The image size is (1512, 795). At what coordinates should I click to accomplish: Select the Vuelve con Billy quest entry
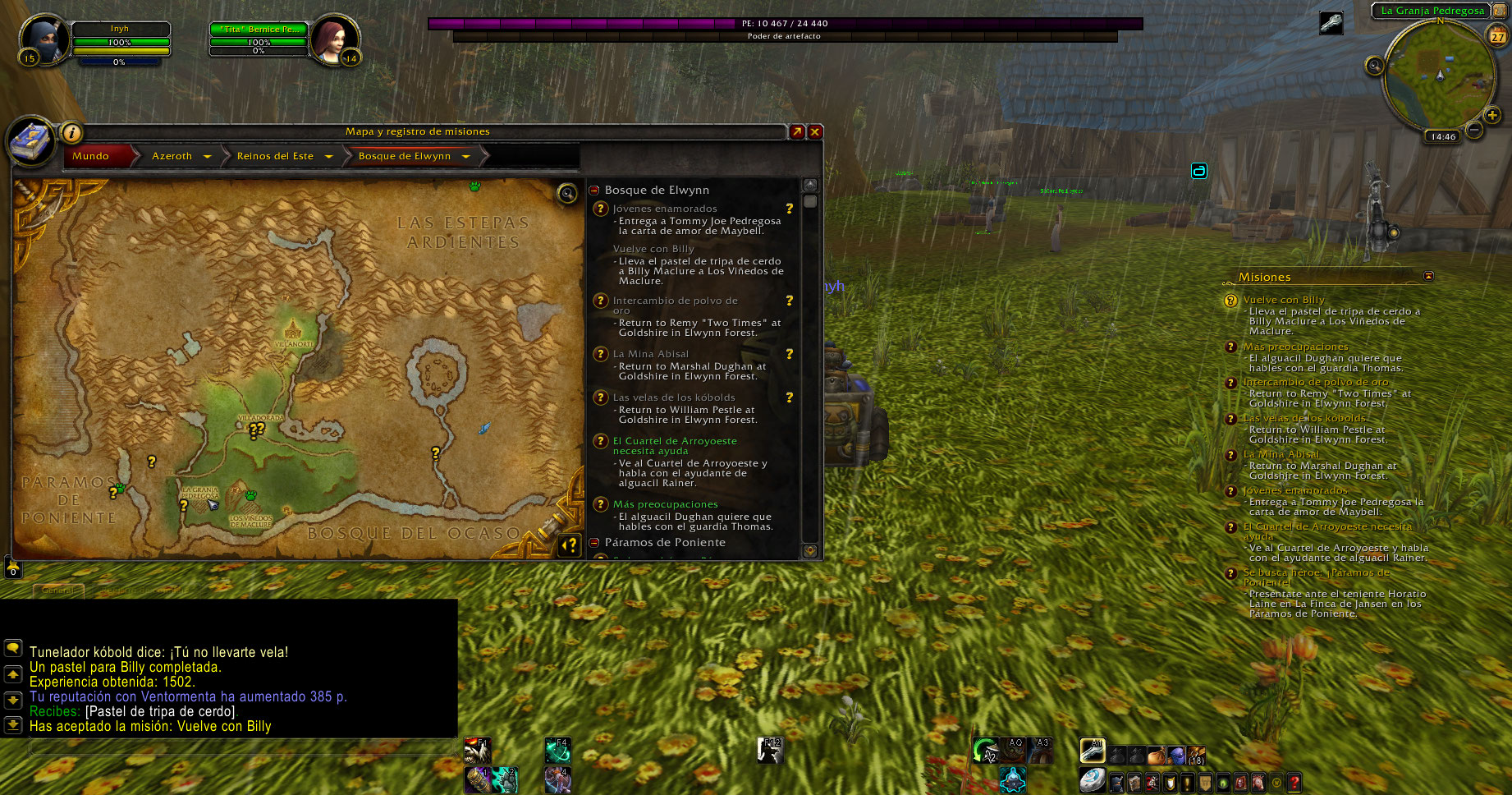coord(653,249)
